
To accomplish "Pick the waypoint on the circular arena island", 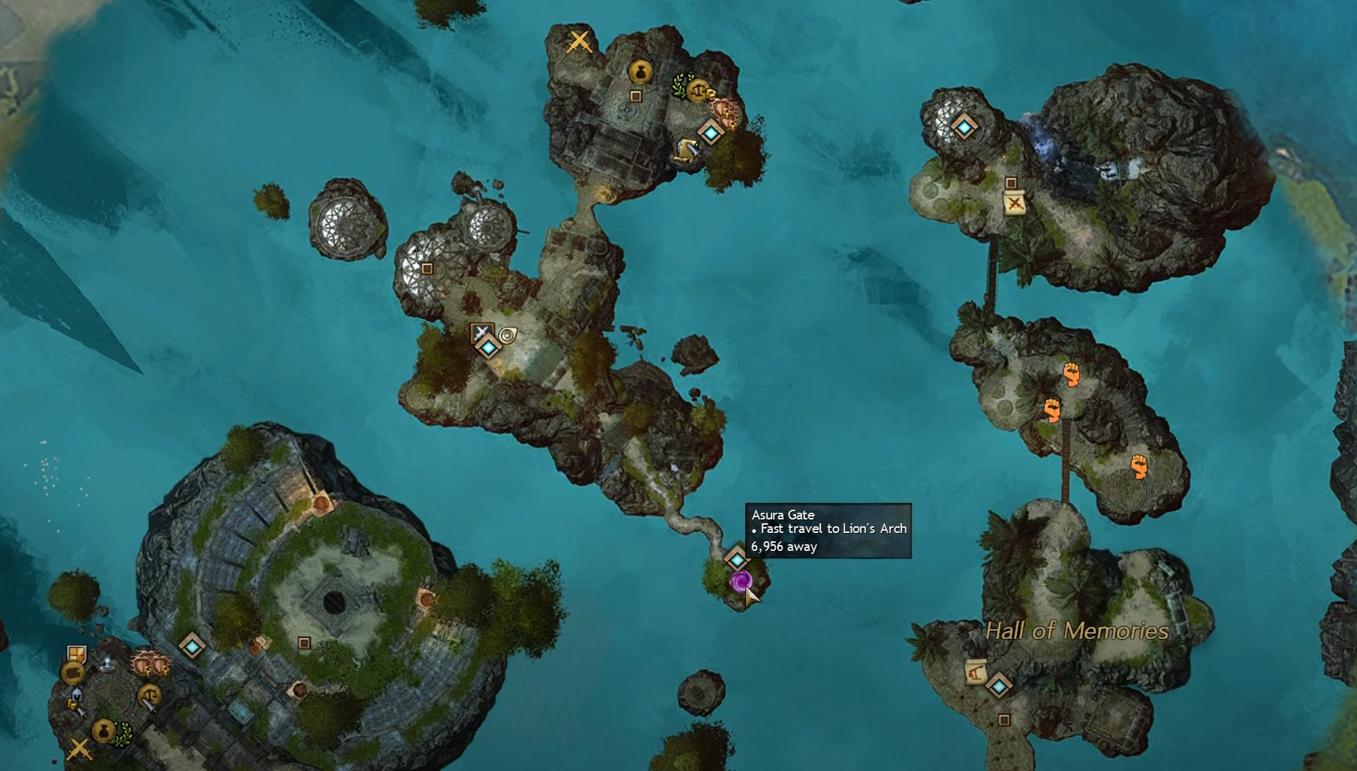I will pos(191,646).
